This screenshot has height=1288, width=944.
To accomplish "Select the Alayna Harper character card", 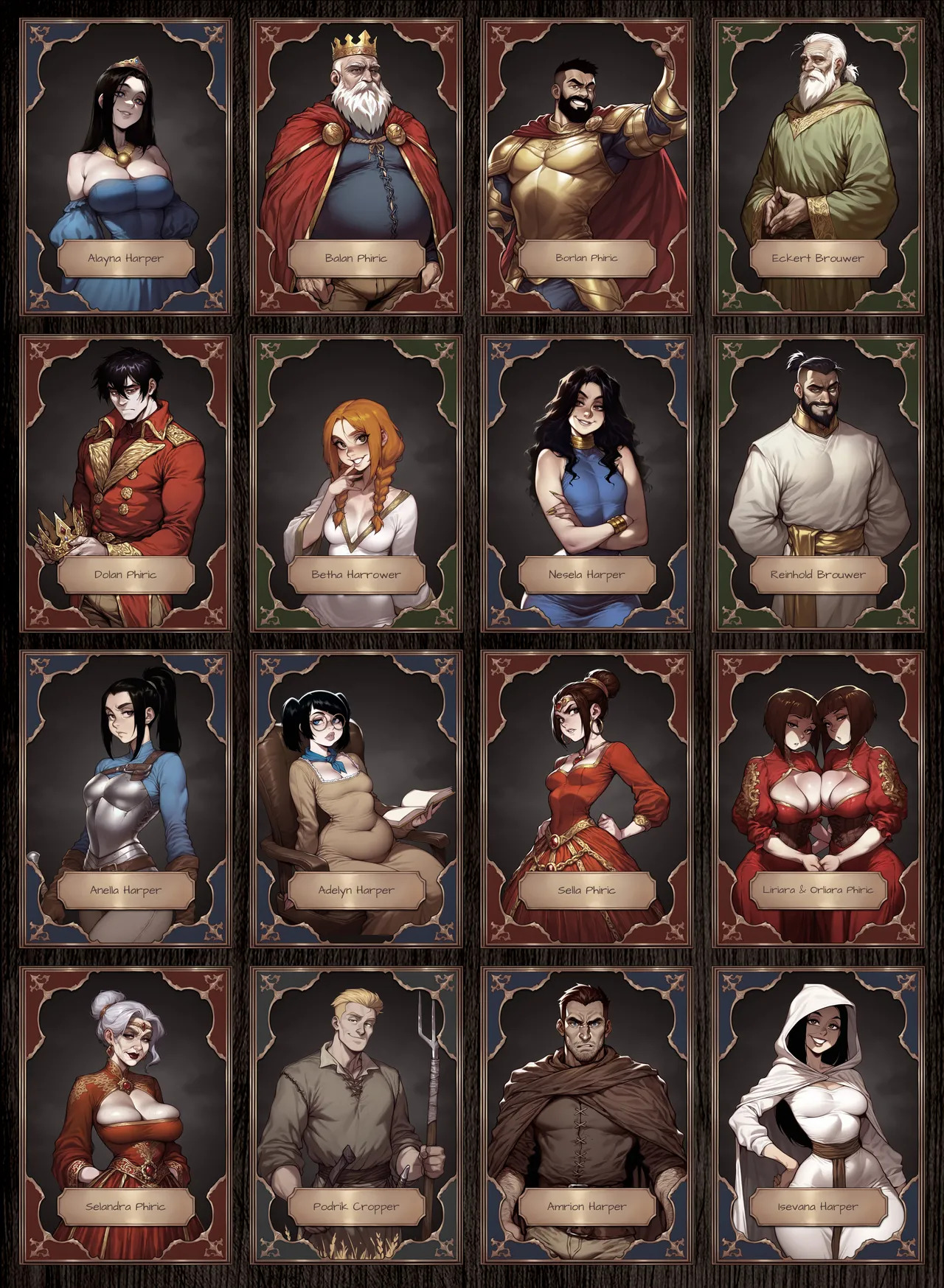I will pyautogui.click(x=125, y=167).
